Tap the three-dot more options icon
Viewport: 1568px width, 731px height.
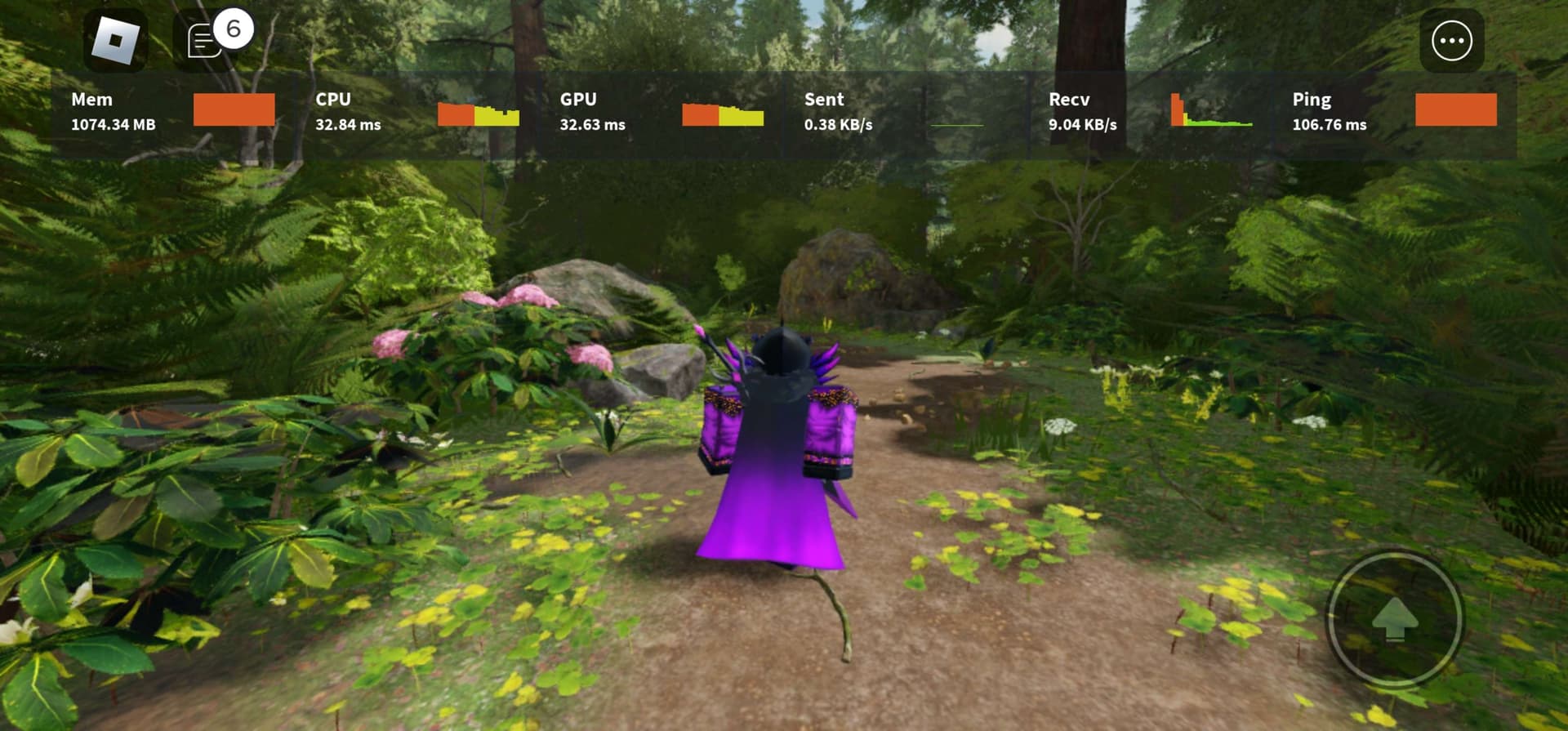[x=1453, y=39]
